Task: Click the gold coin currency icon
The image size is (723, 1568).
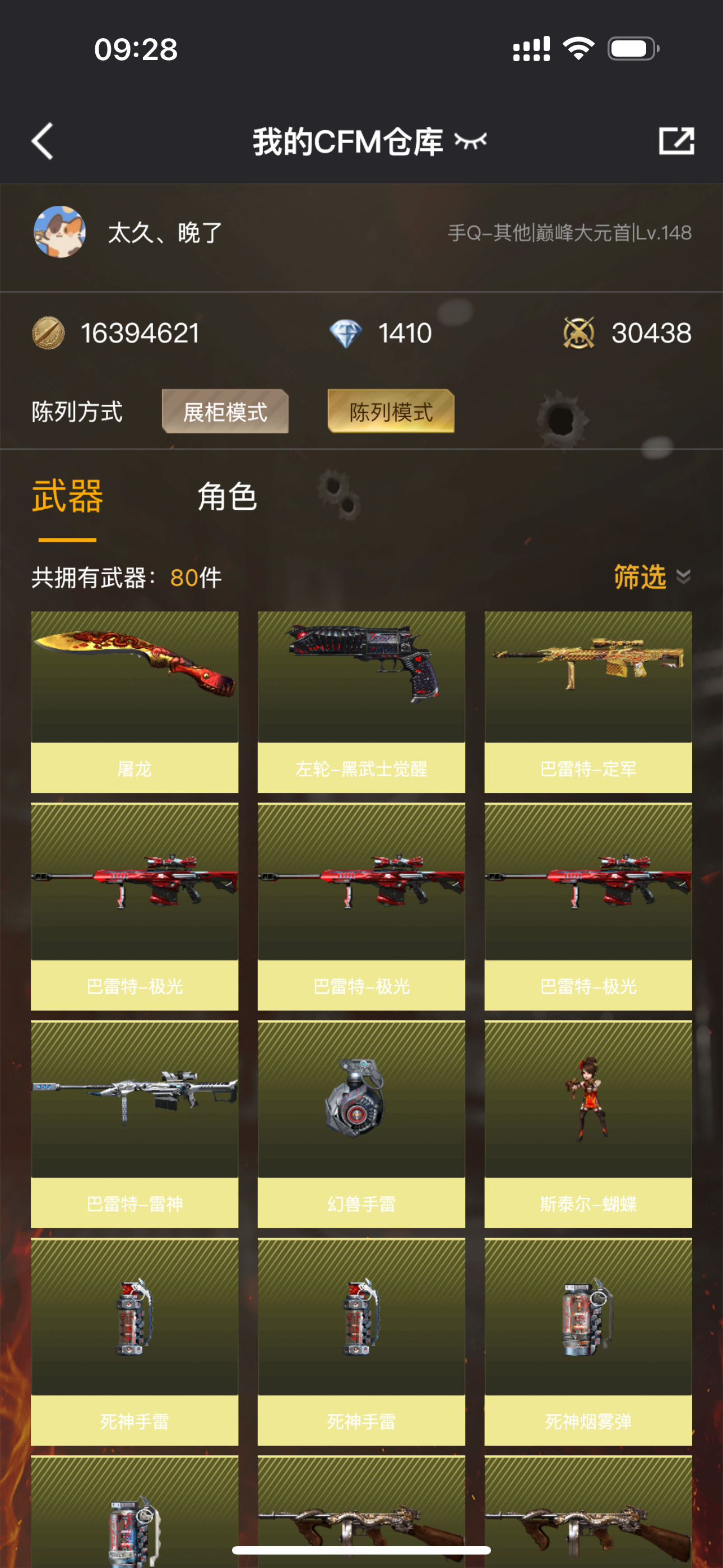Action: (x=50, y=333)
